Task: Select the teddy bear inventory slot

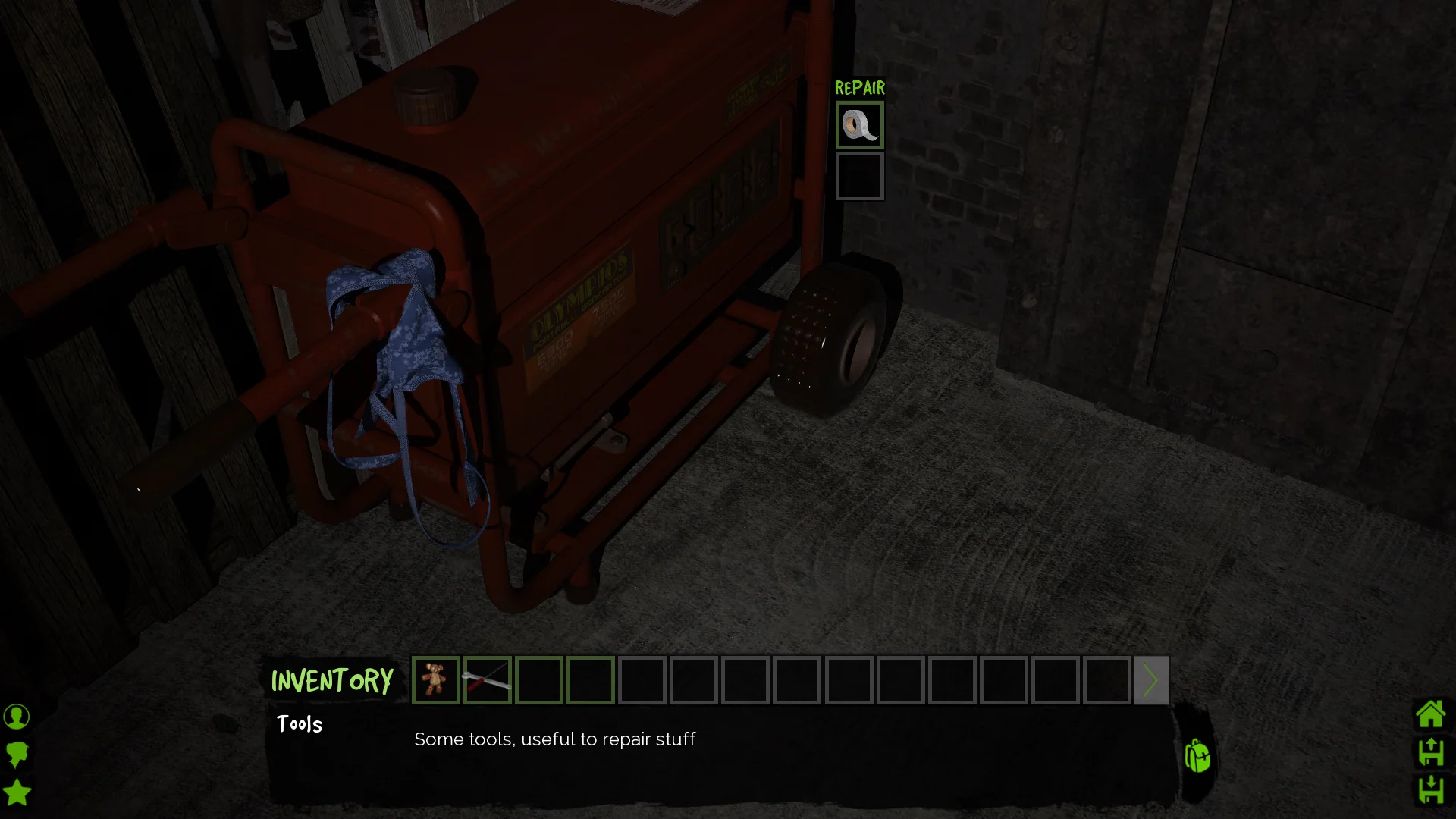Action: (x=435, y=680)
